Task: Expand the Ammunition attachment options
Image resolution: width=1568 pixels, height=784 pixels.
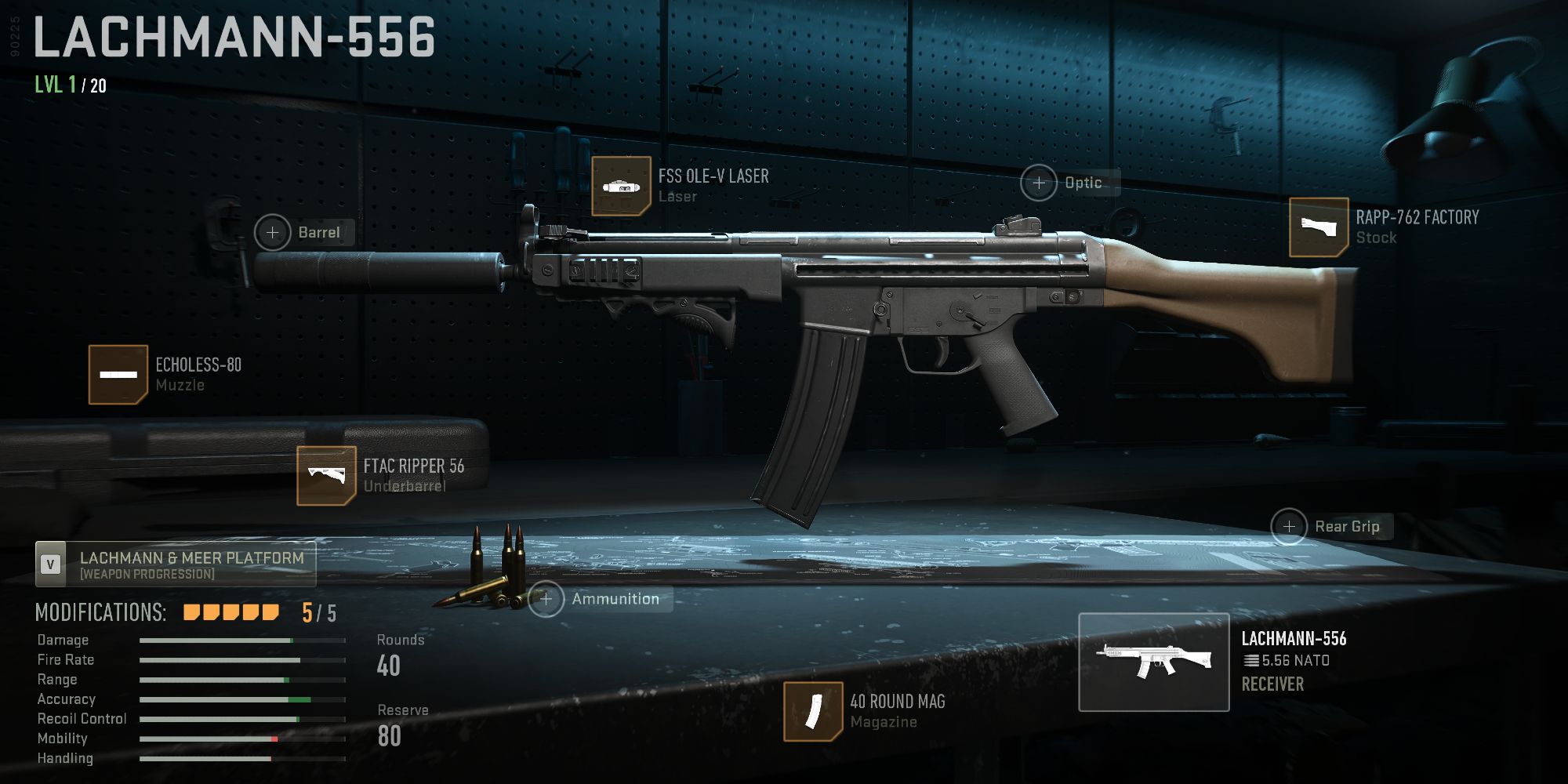Action: click(545, 599)
